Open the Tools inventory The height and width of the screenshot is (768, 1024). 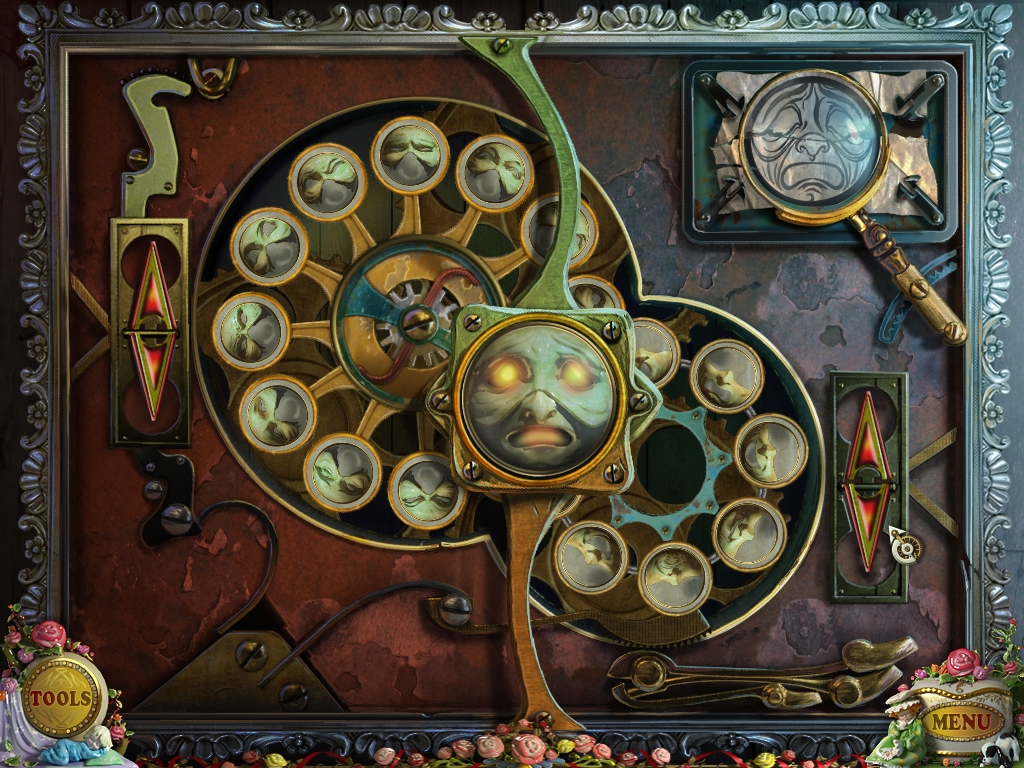point(60,697)
